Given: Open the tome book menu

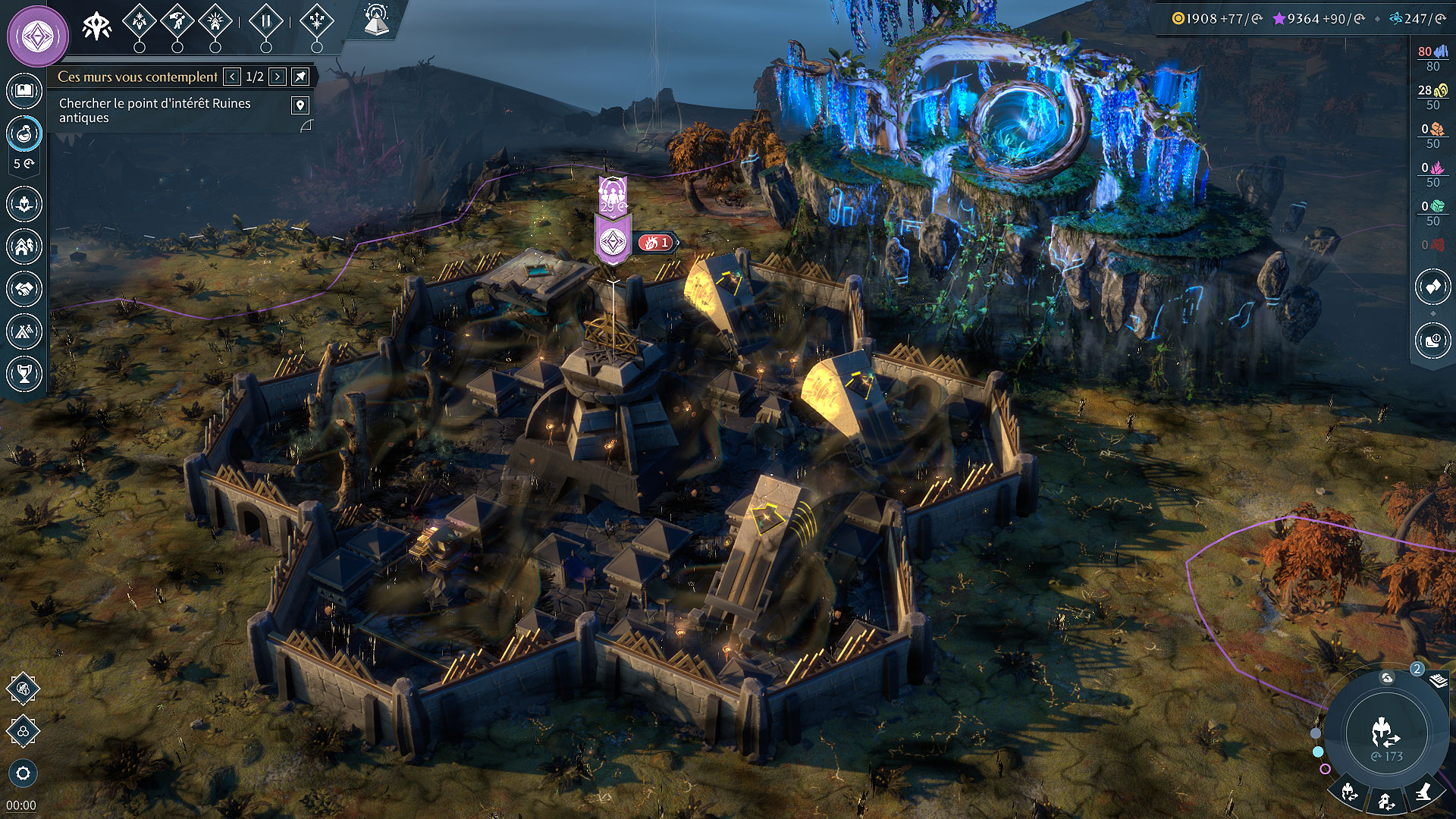Looking at the screenshot, I should 24,92.
